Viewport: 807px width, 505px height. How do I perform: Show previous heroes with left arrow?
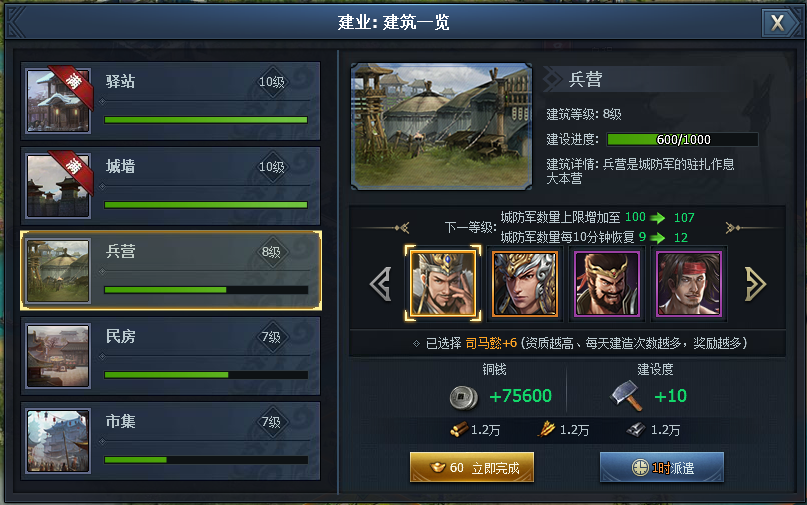point(380,283)
